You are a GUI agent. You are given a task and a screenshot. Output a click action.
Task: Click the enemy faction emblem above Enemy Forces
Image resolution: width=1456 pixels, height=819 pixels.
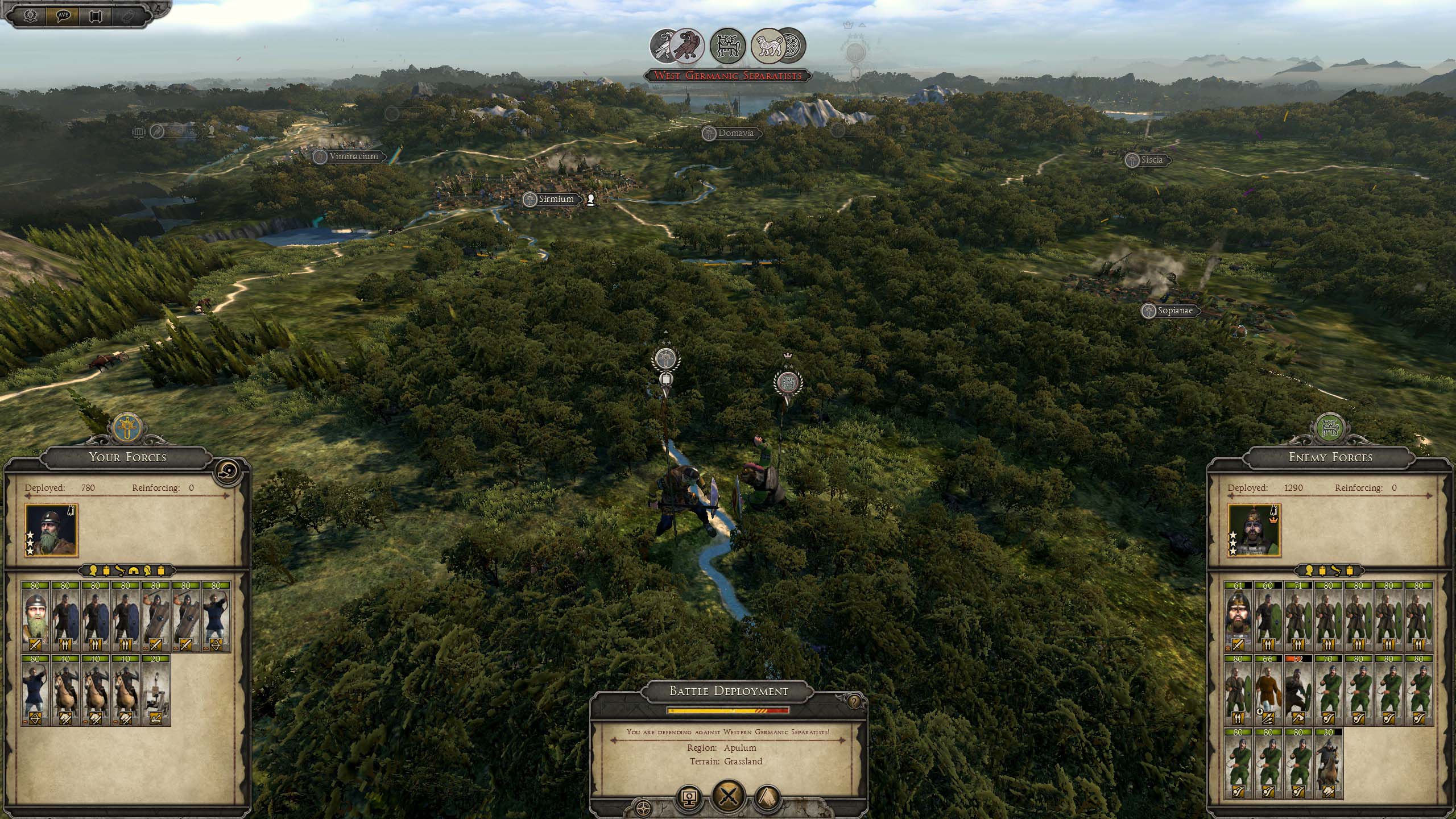1330,428
